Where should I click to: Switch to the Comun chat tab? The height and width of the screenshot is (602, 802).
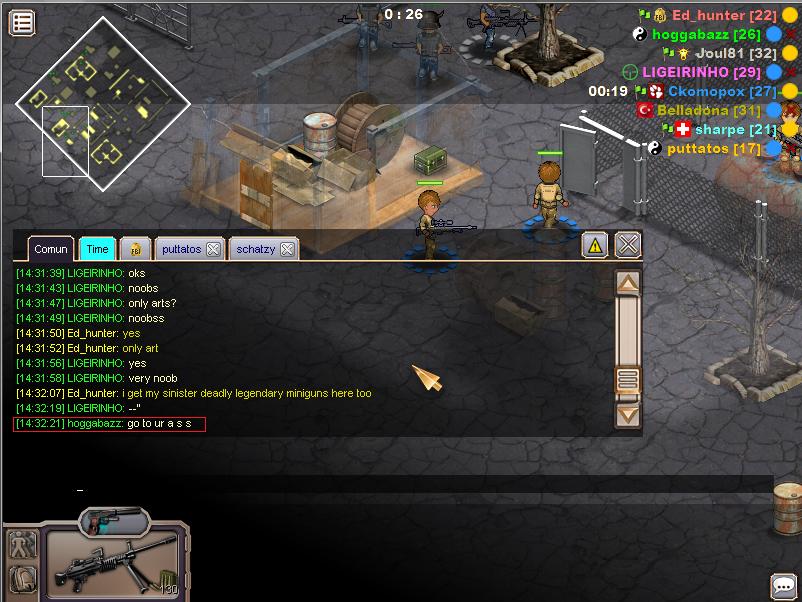point(50,249)
